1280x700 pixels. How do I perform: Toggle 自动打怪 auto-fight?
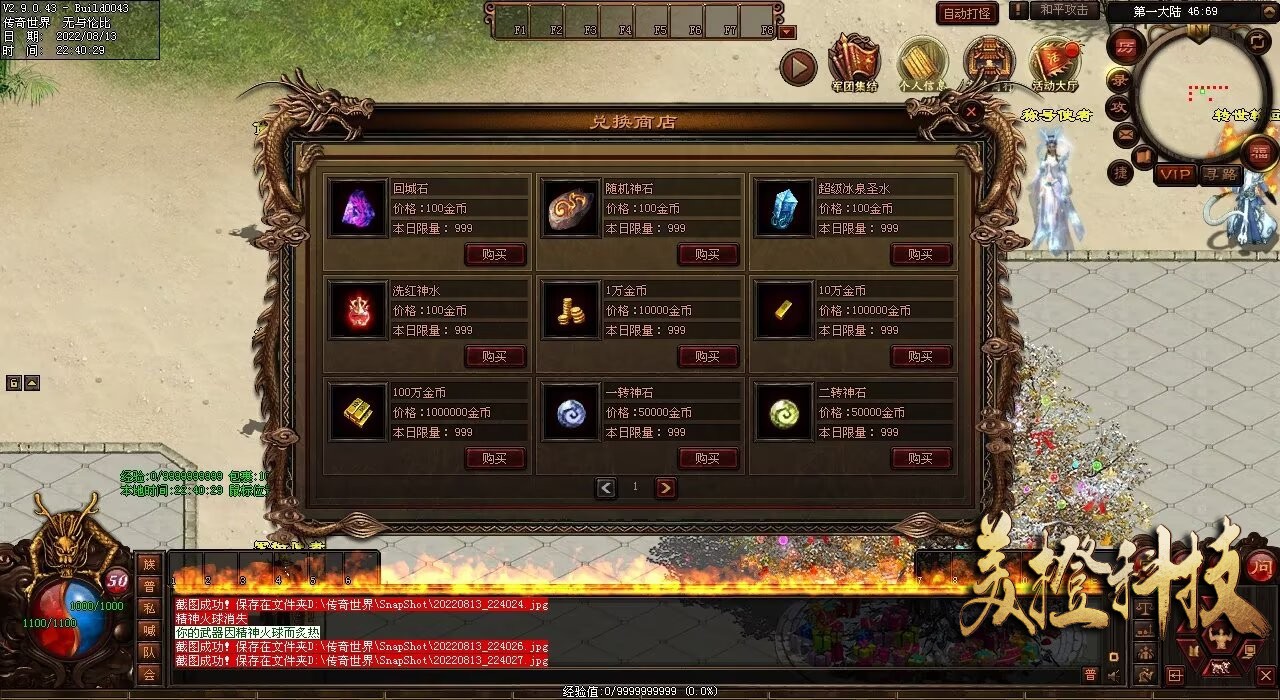[x=967, y=13]
